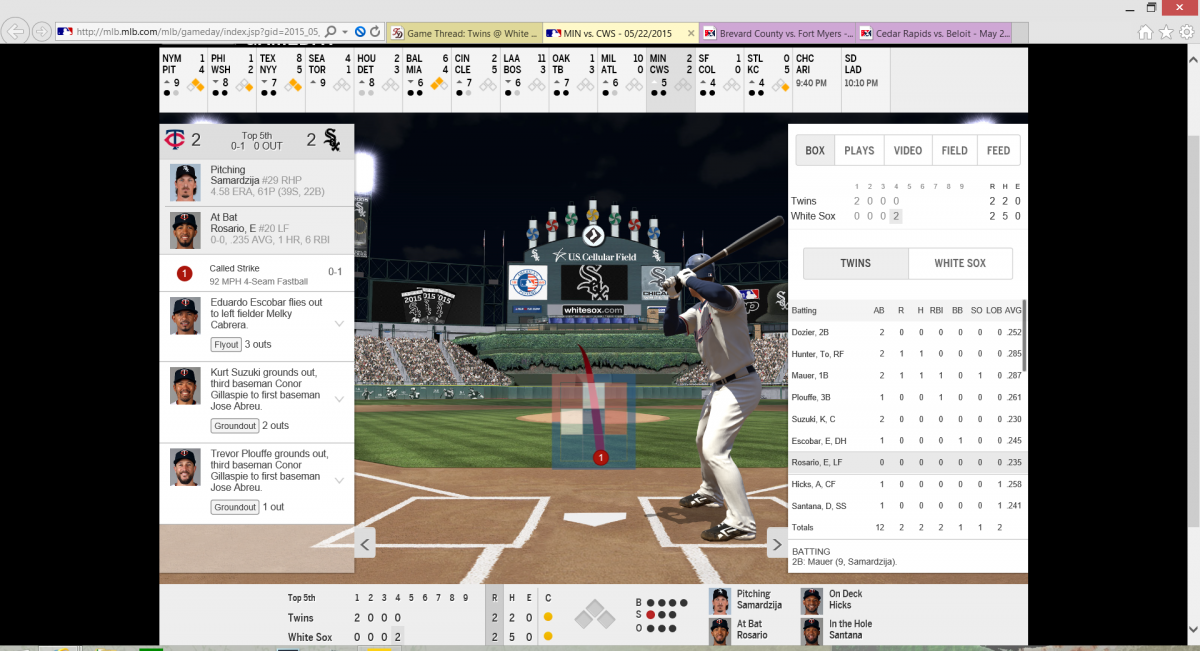Select the TEX vs NYY scoreboard game

pyautogui.click(x=280, y=71)
